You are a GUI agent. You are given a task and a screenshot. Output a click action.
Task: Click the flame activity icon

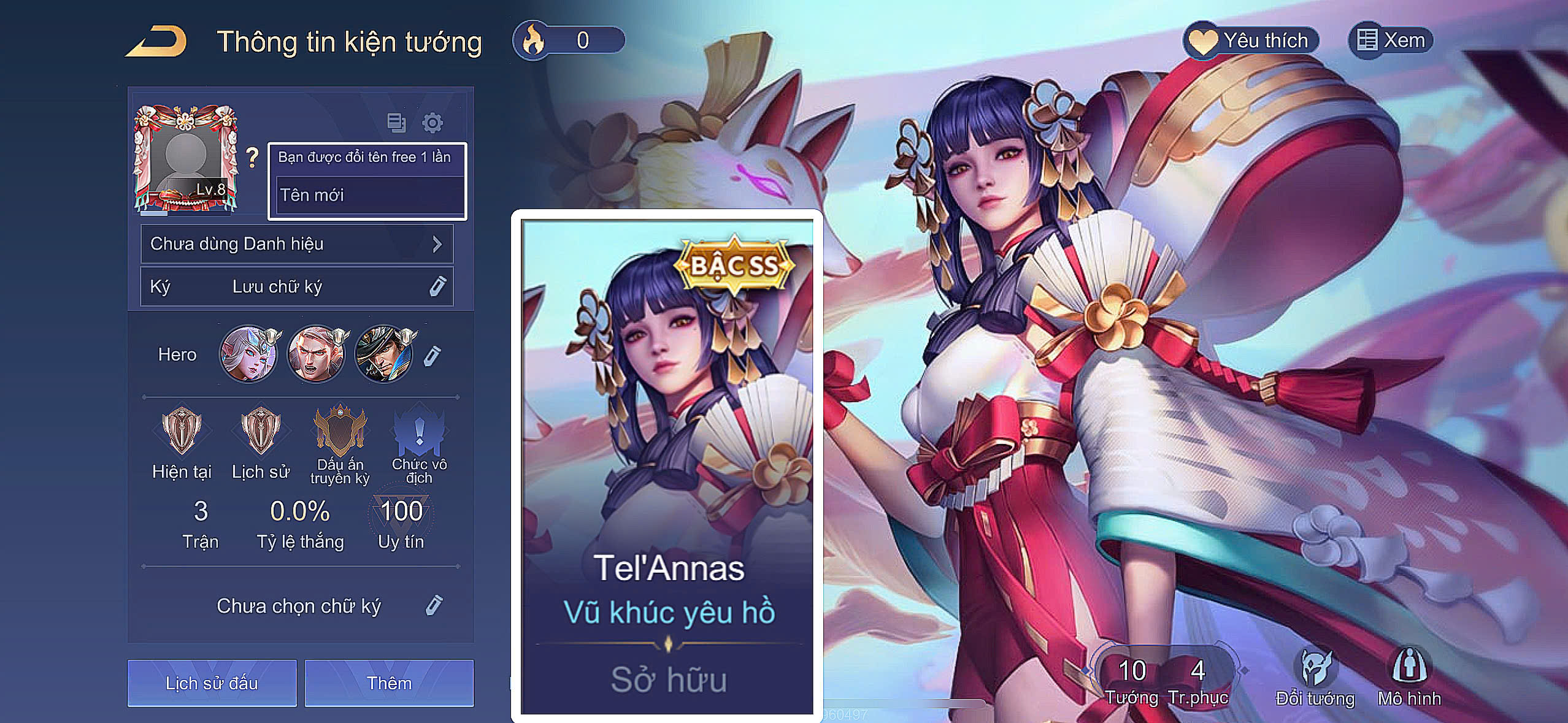[x=533, y=39]
